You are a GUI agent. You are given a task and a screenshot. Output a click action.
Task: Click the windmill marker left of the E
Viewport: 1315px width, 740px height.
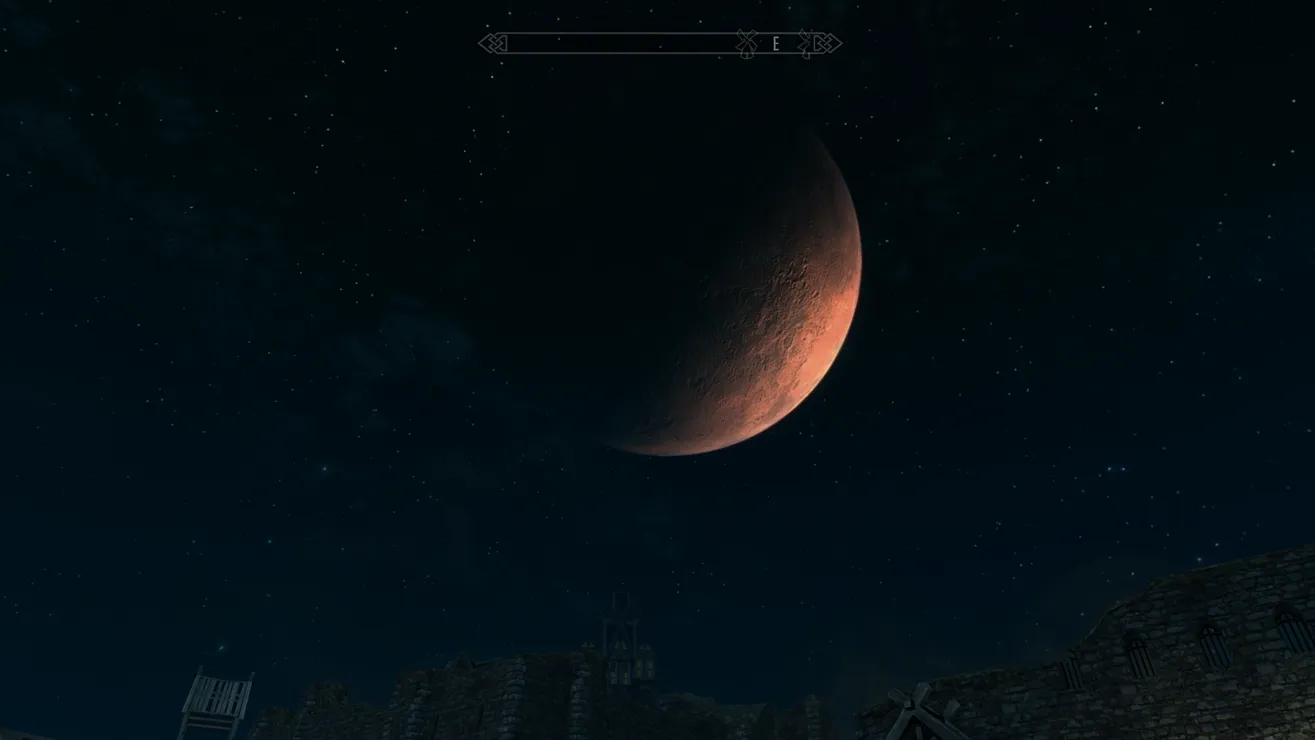click(x=745, y=43)
